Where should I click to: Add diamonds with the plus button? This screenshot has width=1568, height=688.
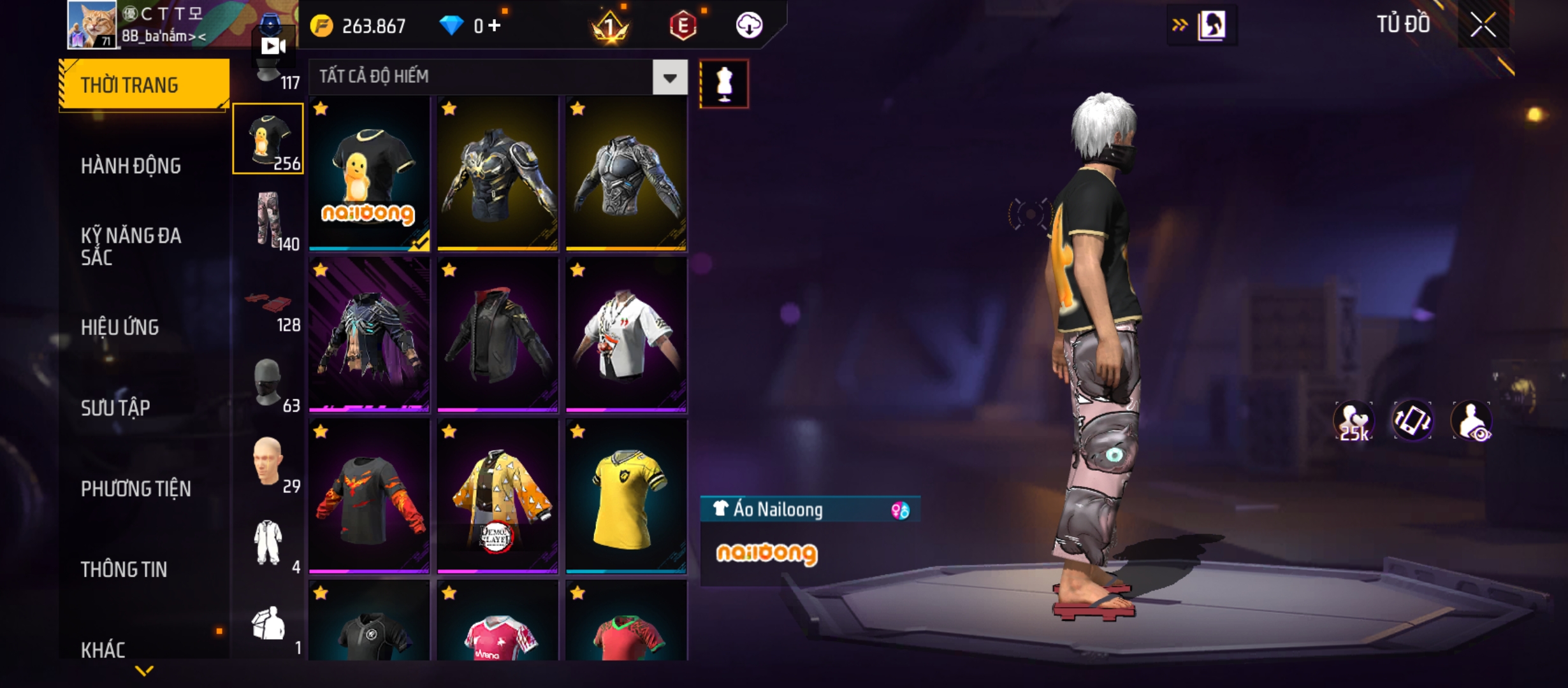click(495, 25)
